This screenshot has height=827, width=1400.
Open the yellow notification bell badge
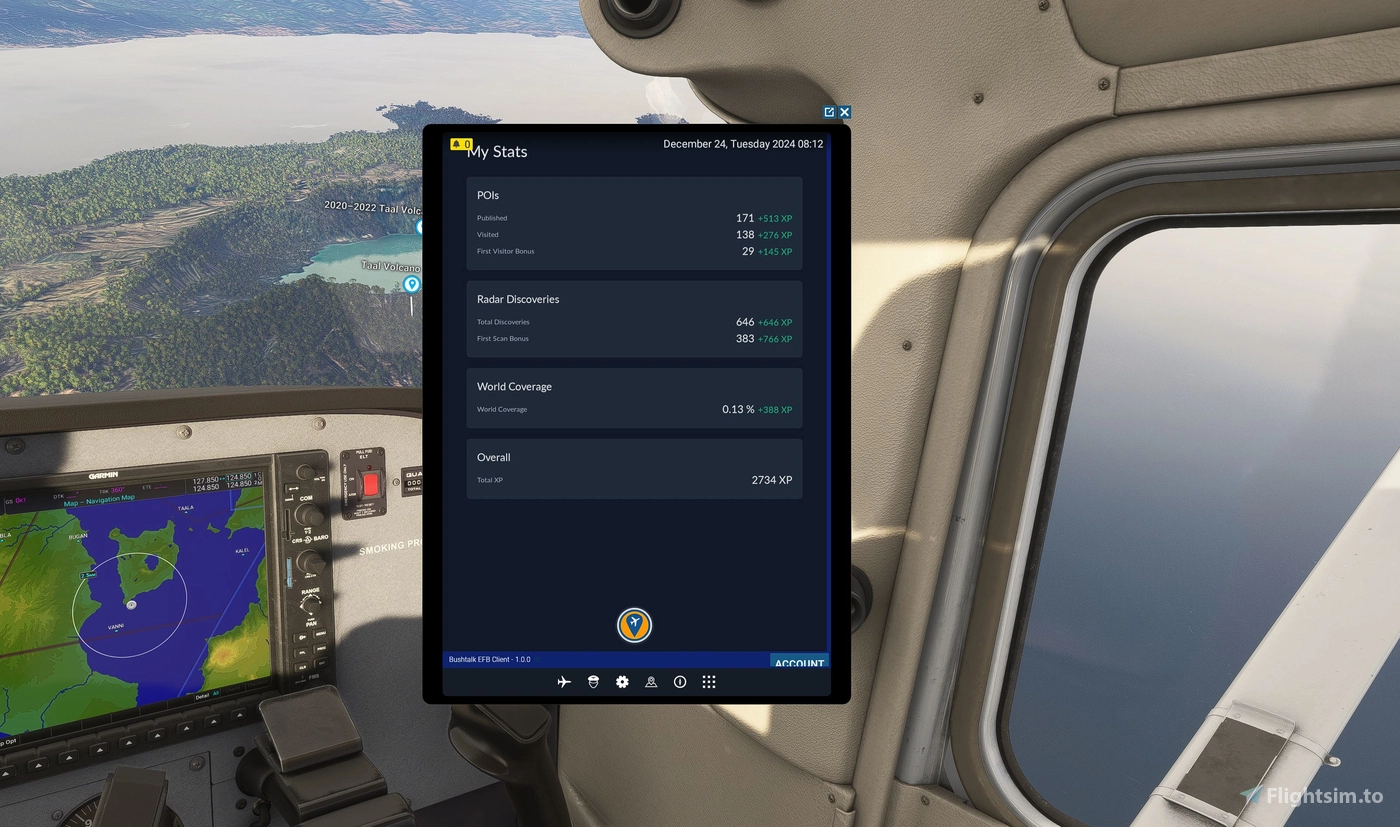coord(460,144)
